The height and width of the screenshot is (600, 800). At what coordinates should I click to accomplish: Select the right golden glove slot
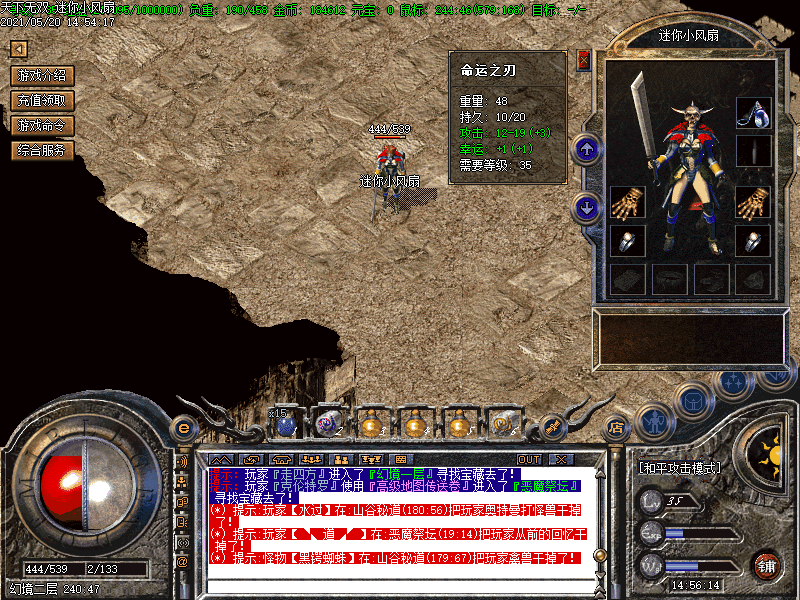(753, 202)
